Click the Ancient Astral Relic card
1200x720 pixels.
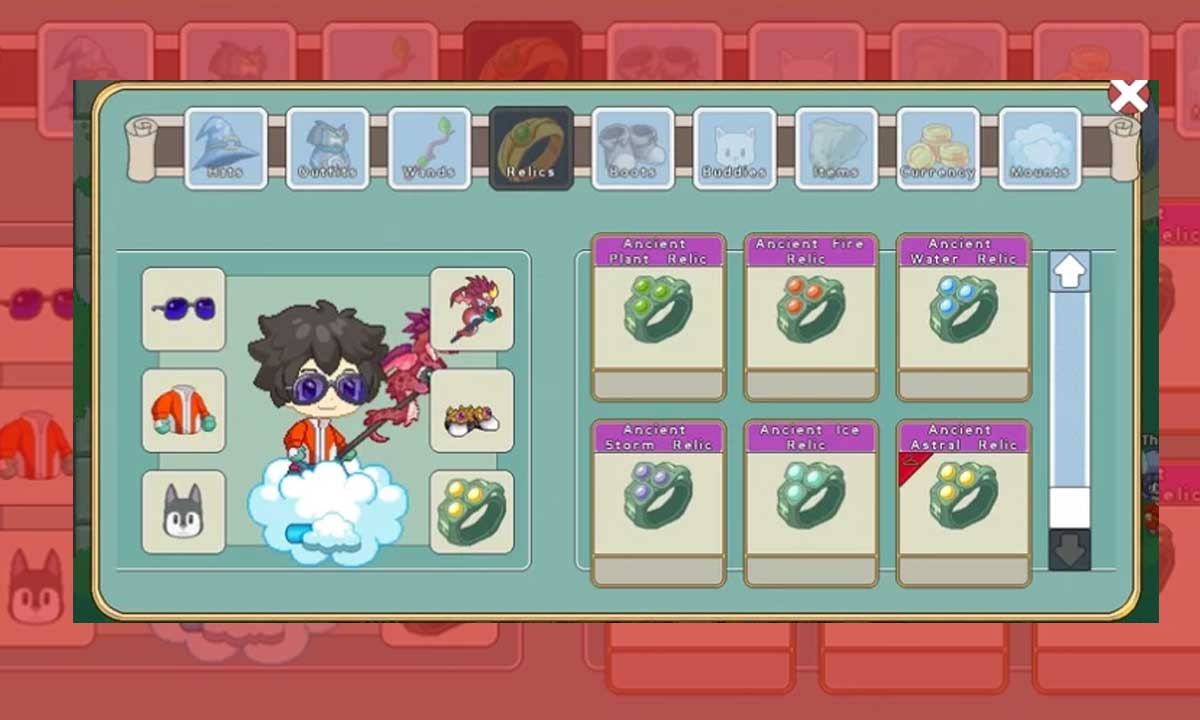[x=963, y=502]
